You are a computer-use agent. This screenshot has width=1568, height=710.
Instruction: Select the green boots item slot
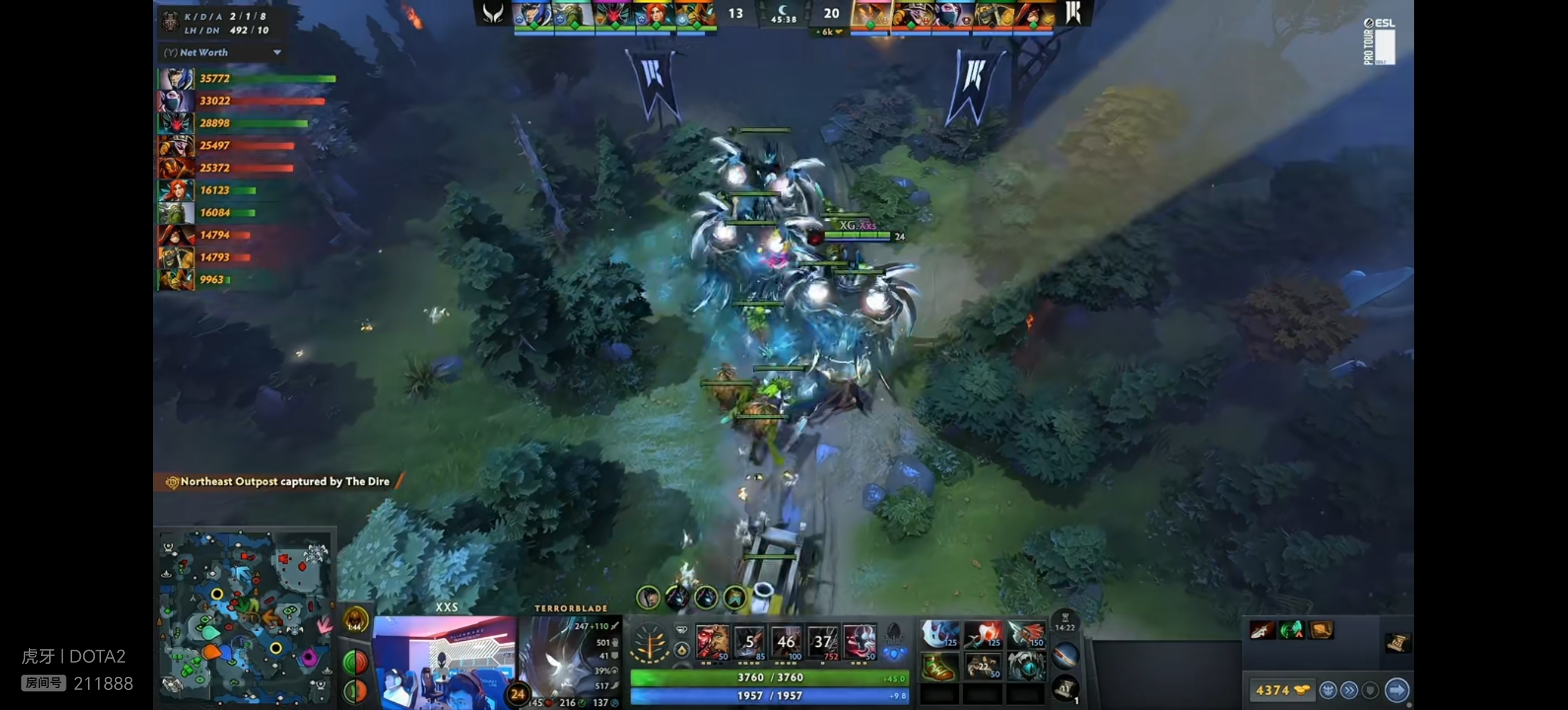point(937,666)
